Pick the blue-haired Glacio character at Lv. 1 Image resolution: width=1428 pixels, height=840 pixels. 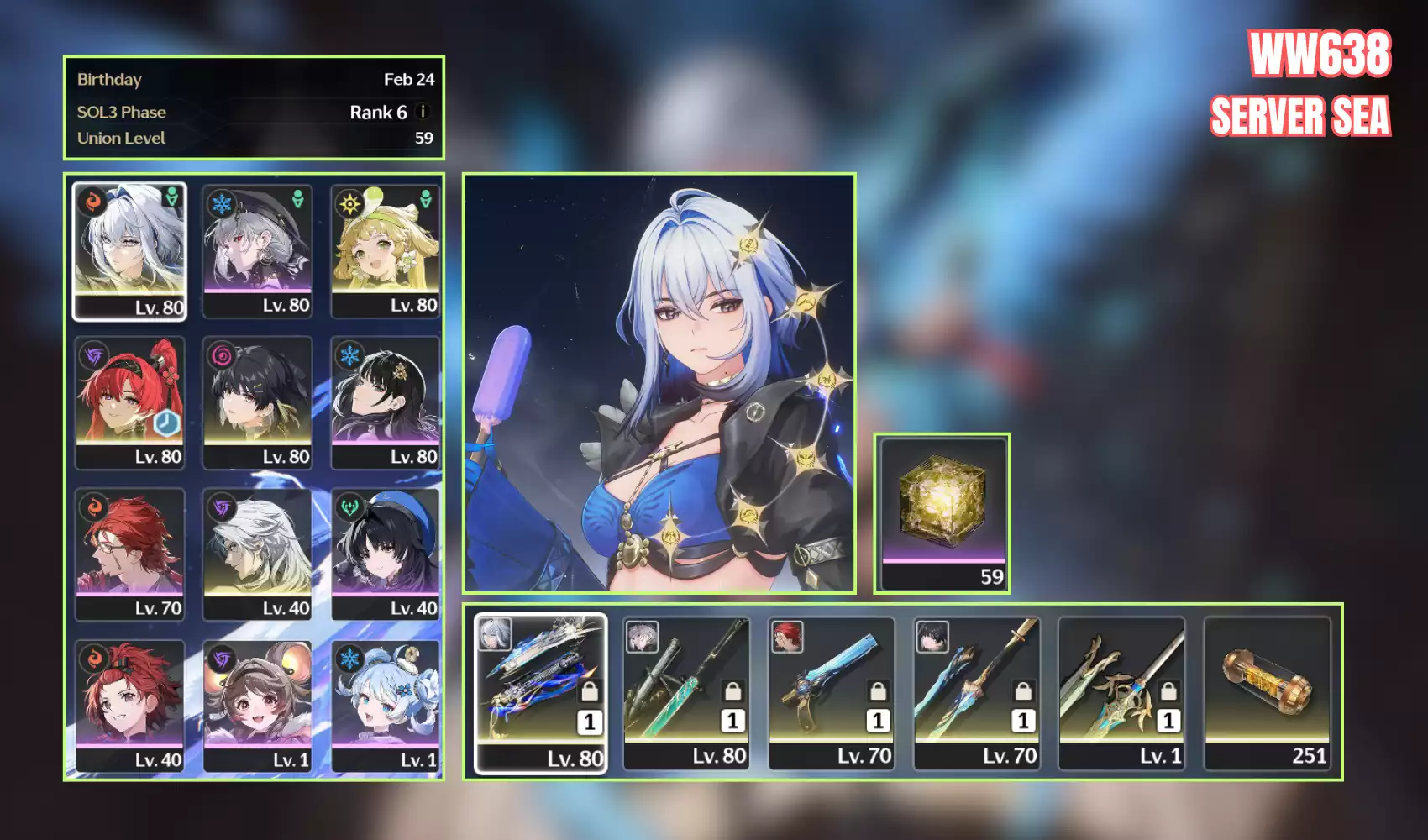(386, 706)
